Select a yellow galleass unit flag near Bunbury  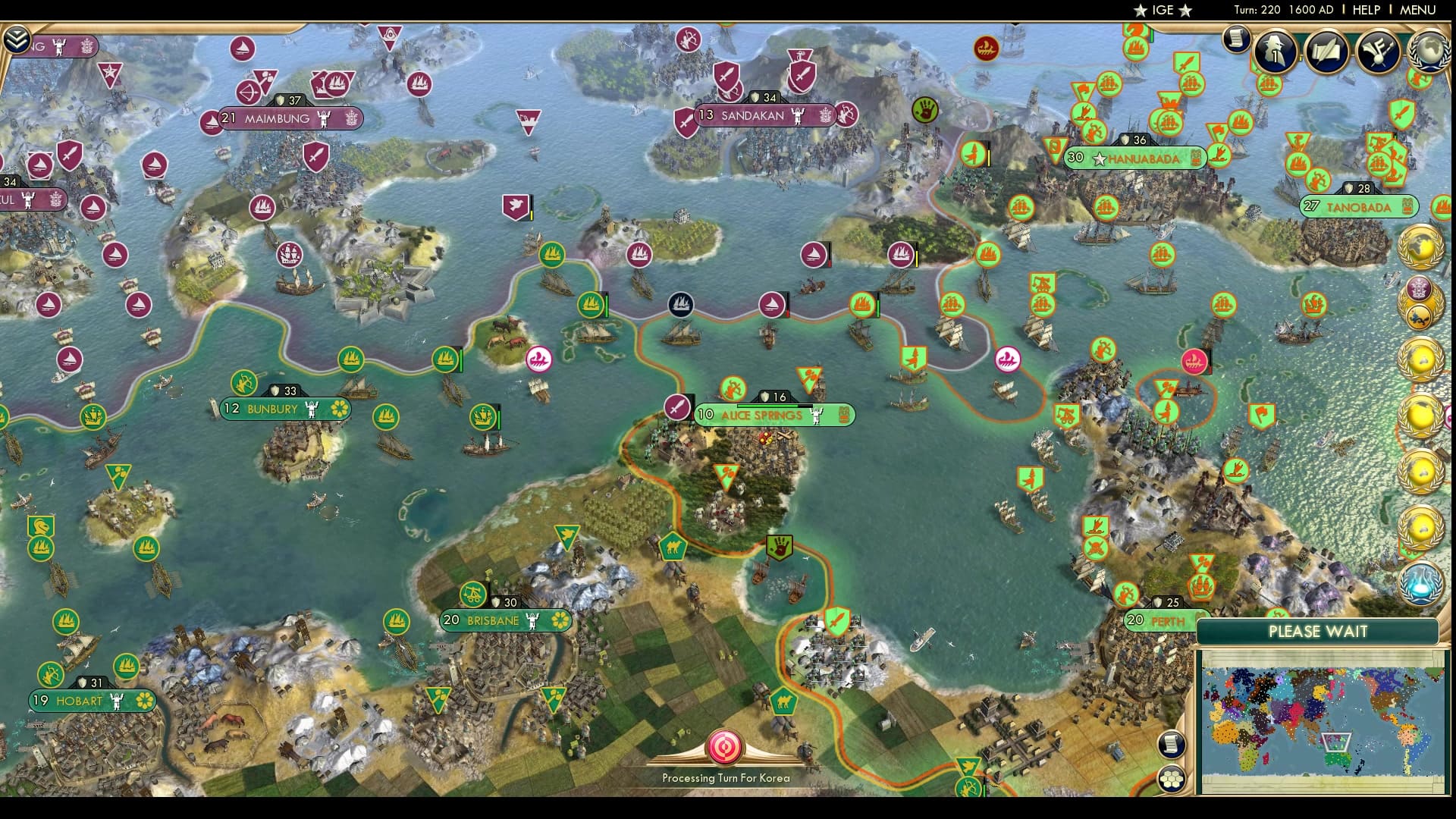[x=387, y=416]
